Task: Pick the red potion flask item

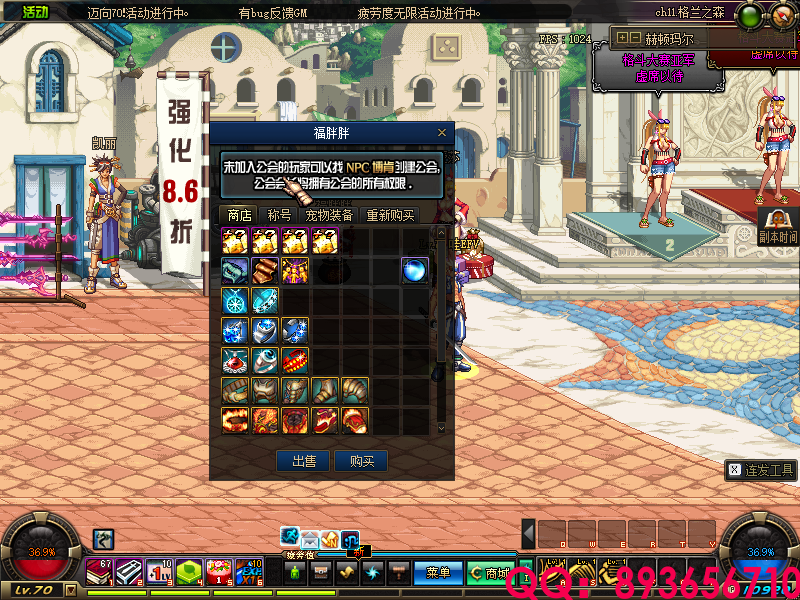Action: [235, 360]
